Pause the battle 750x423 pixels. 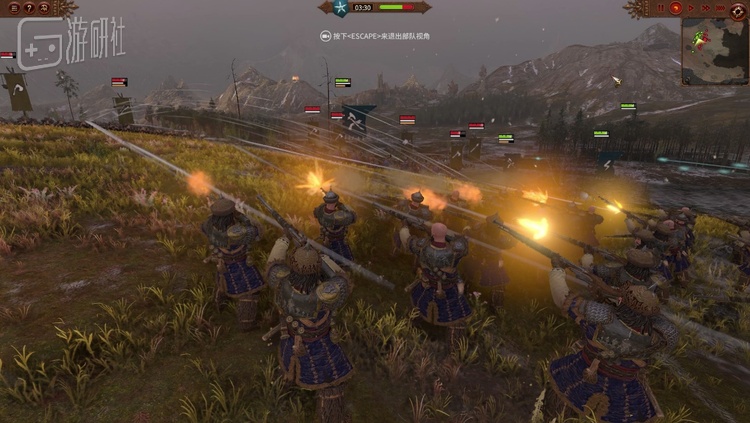[660, 7]
